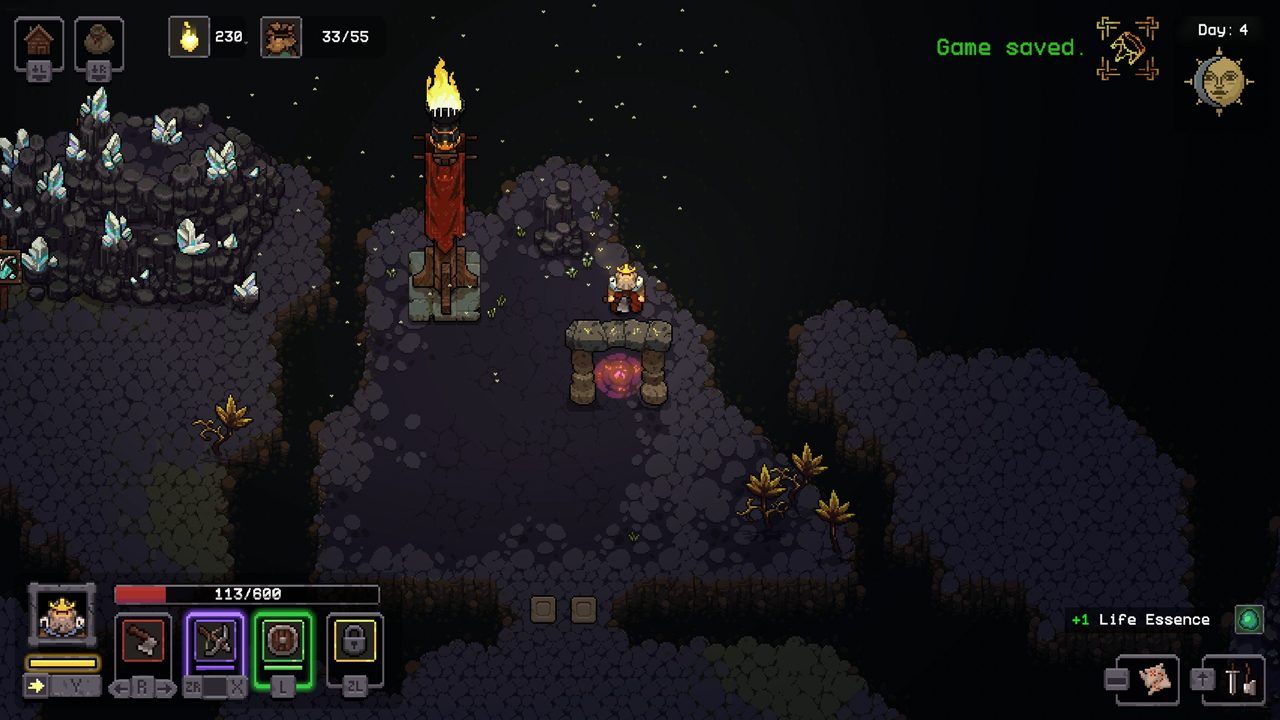Select the axe in the R weapon slot
The image size is (1280, 720).
point(143,641)
